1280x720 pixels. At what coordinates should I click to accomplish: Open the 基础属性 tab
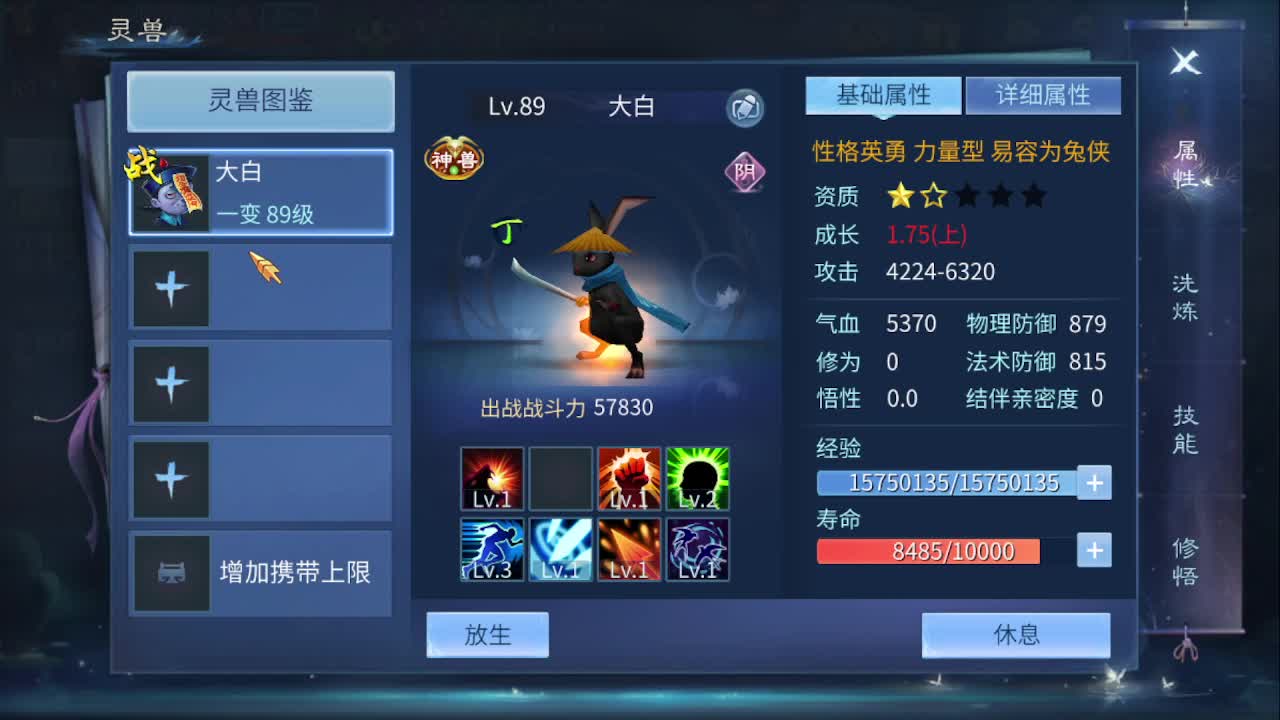click(x=884, y=94)
